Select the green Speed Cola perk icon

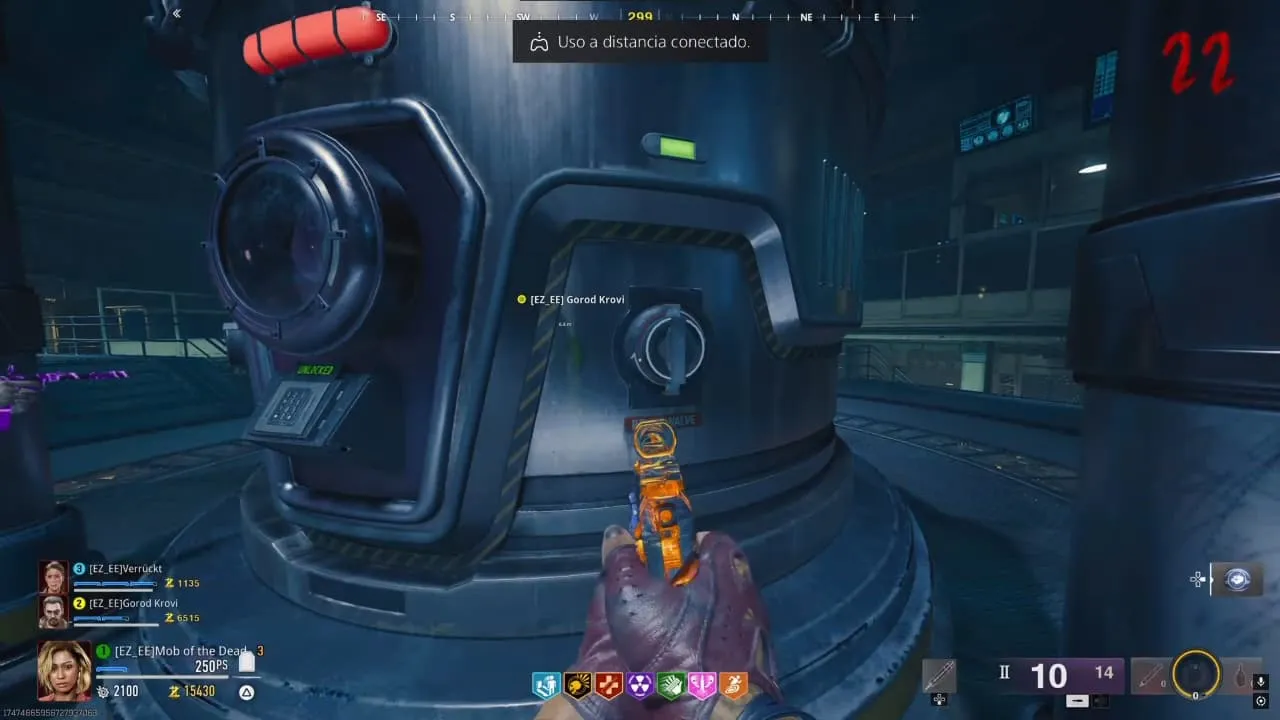pos(672,685)
